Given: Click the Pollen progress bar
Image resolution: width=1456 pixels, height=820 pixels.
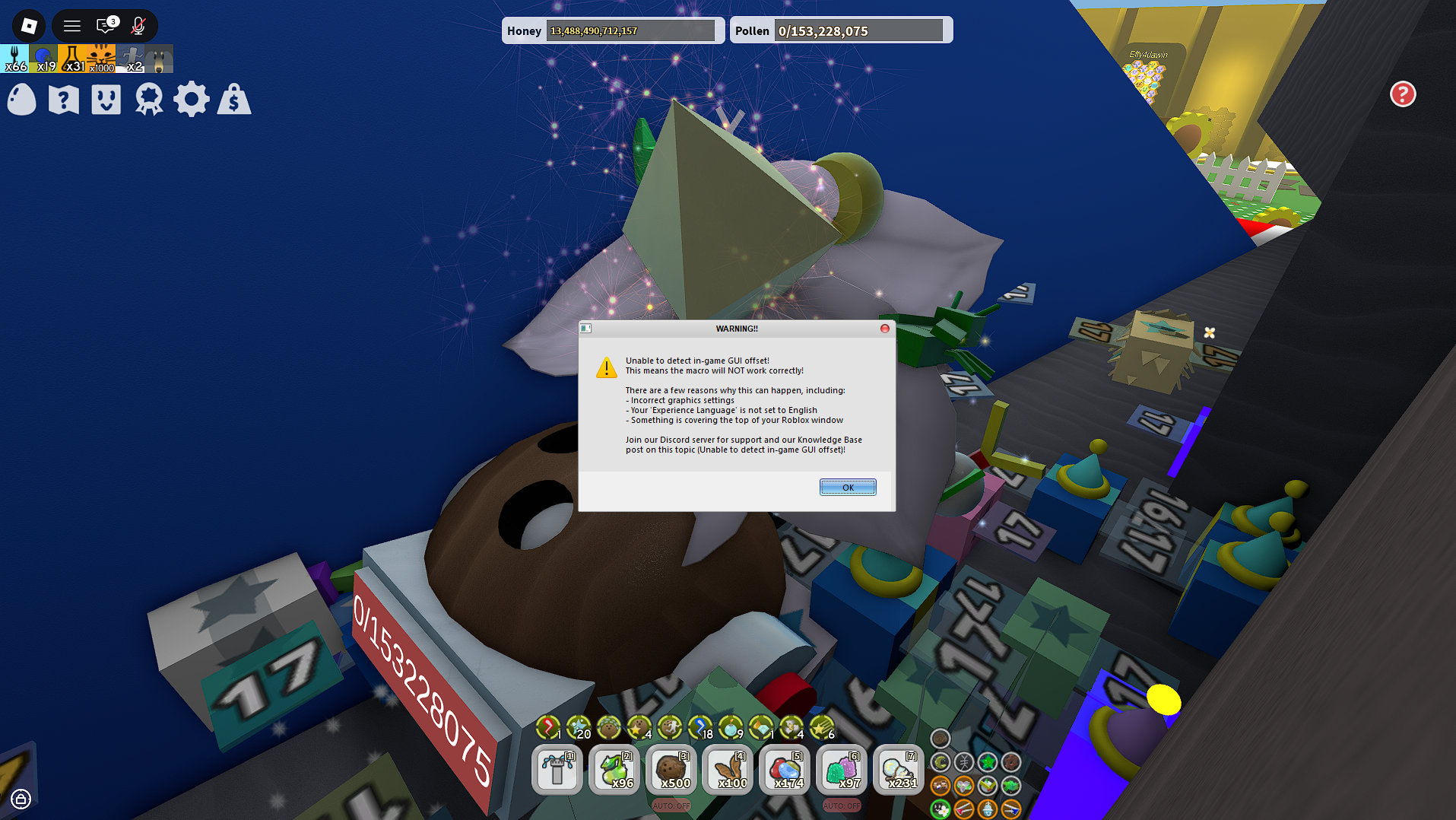Looking at the screenshot, I should 860,30.
